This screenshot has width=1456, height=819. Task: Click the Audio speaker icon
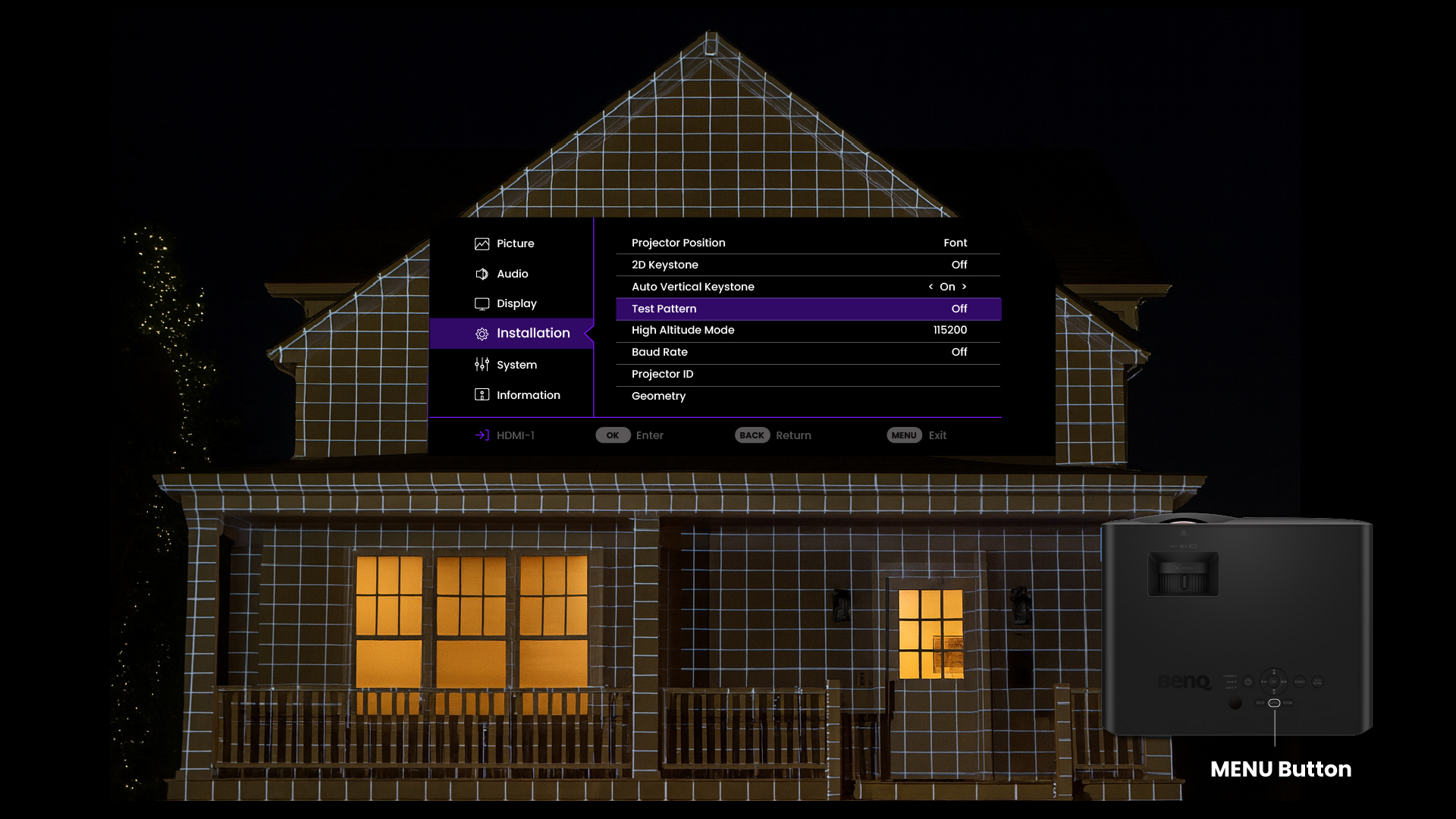pyautogui.click(x=482, y=274)
